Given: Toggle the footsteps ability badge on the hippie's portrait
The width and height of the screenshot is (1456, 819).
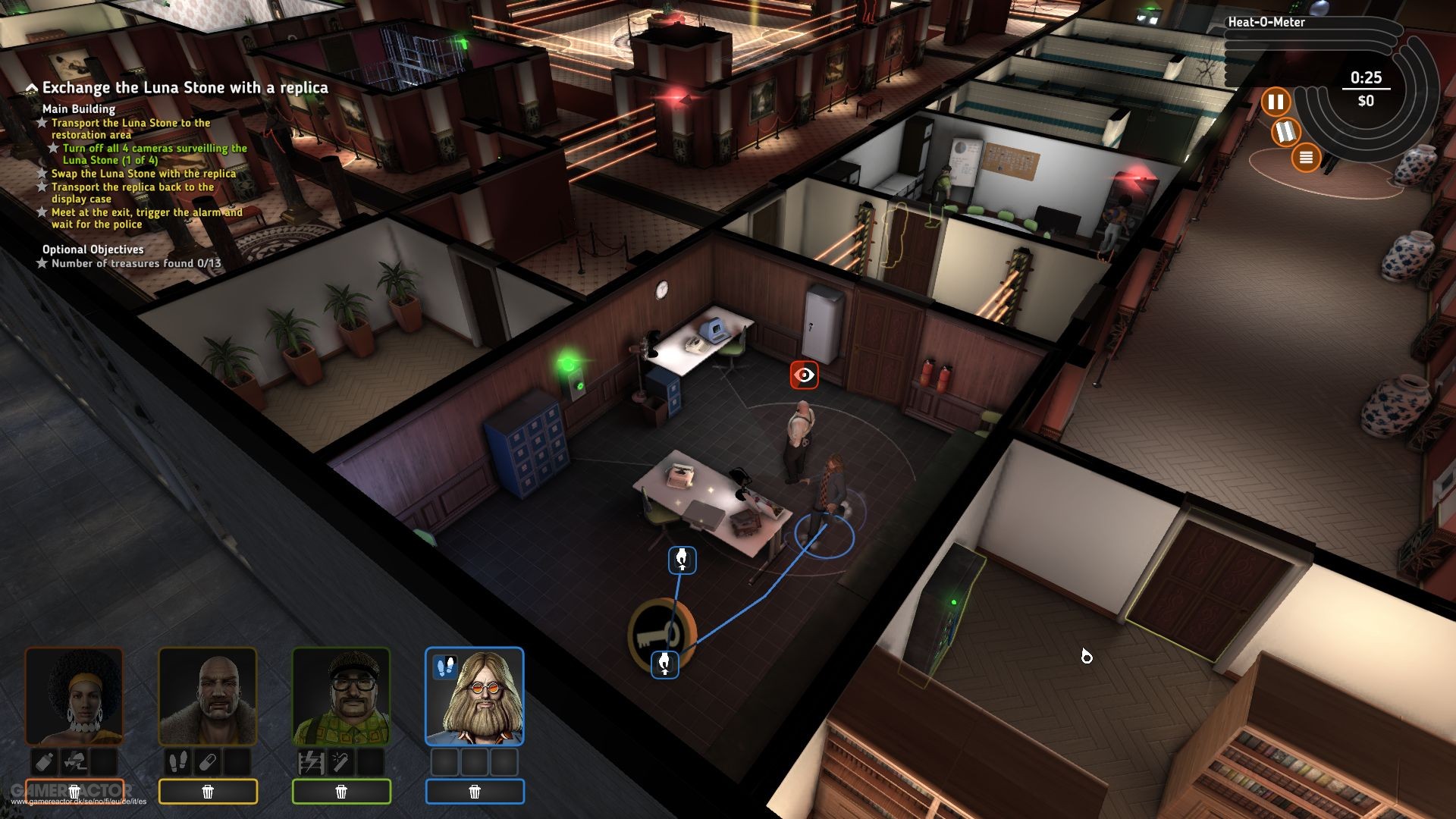Looking at the screenshot, I should click(x=444, y=667).
